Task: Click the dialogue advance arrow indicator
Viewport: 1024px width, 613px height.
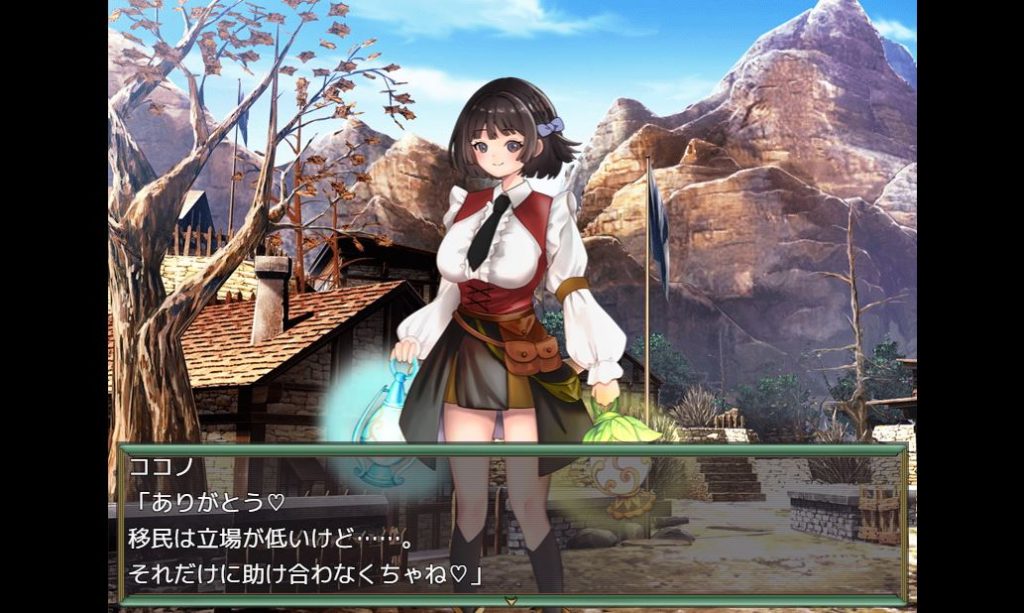Action: [512, 602]
